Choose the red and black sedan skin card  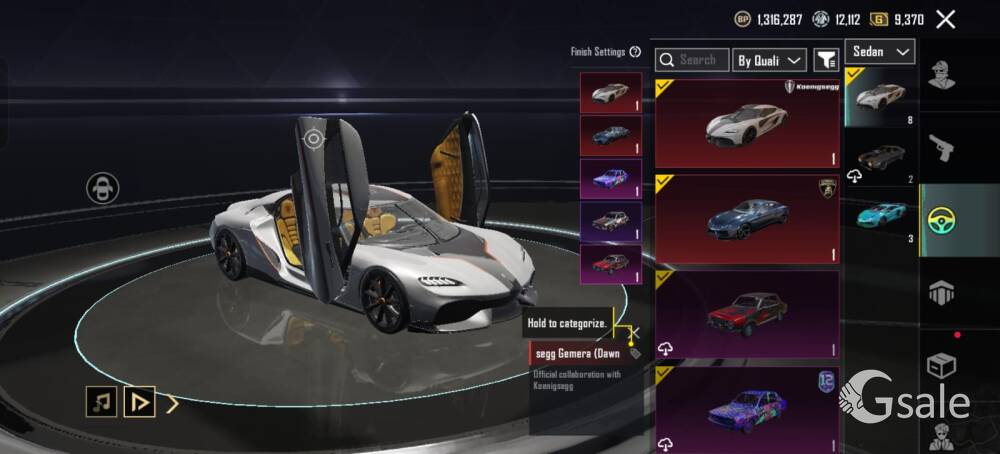(x=747, y=314)
